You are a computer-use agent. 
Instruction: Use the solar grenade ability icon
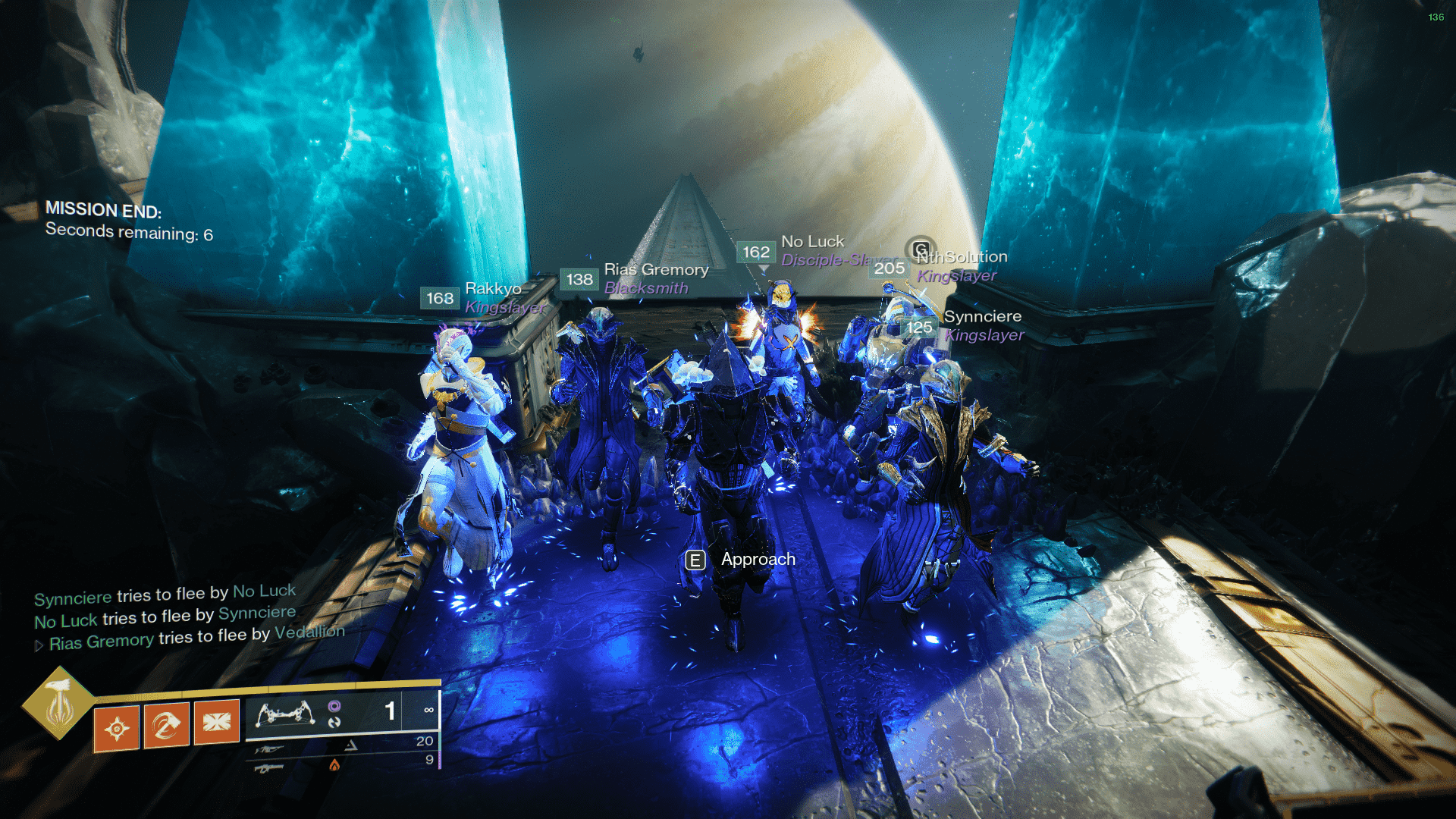coord(117,729)
